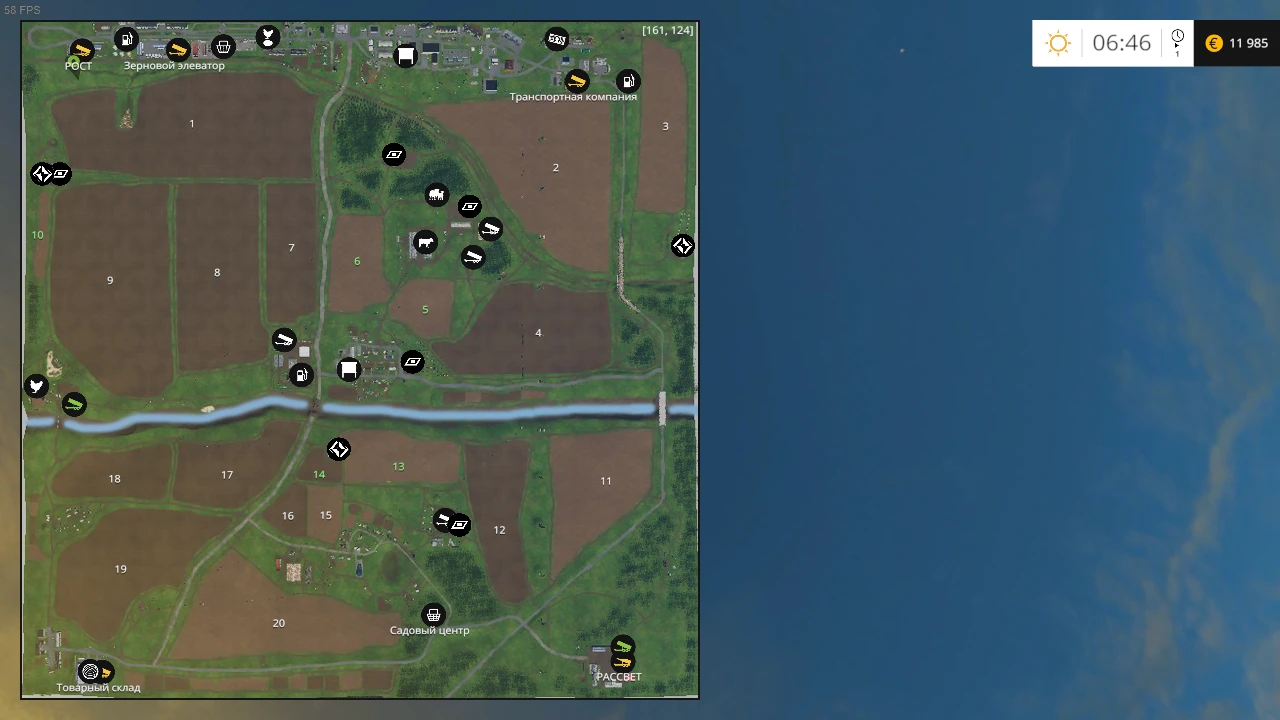Click the wool icon at Товарный склад
The height and width of the screenshot is (720, 1280).
[91, 671]
